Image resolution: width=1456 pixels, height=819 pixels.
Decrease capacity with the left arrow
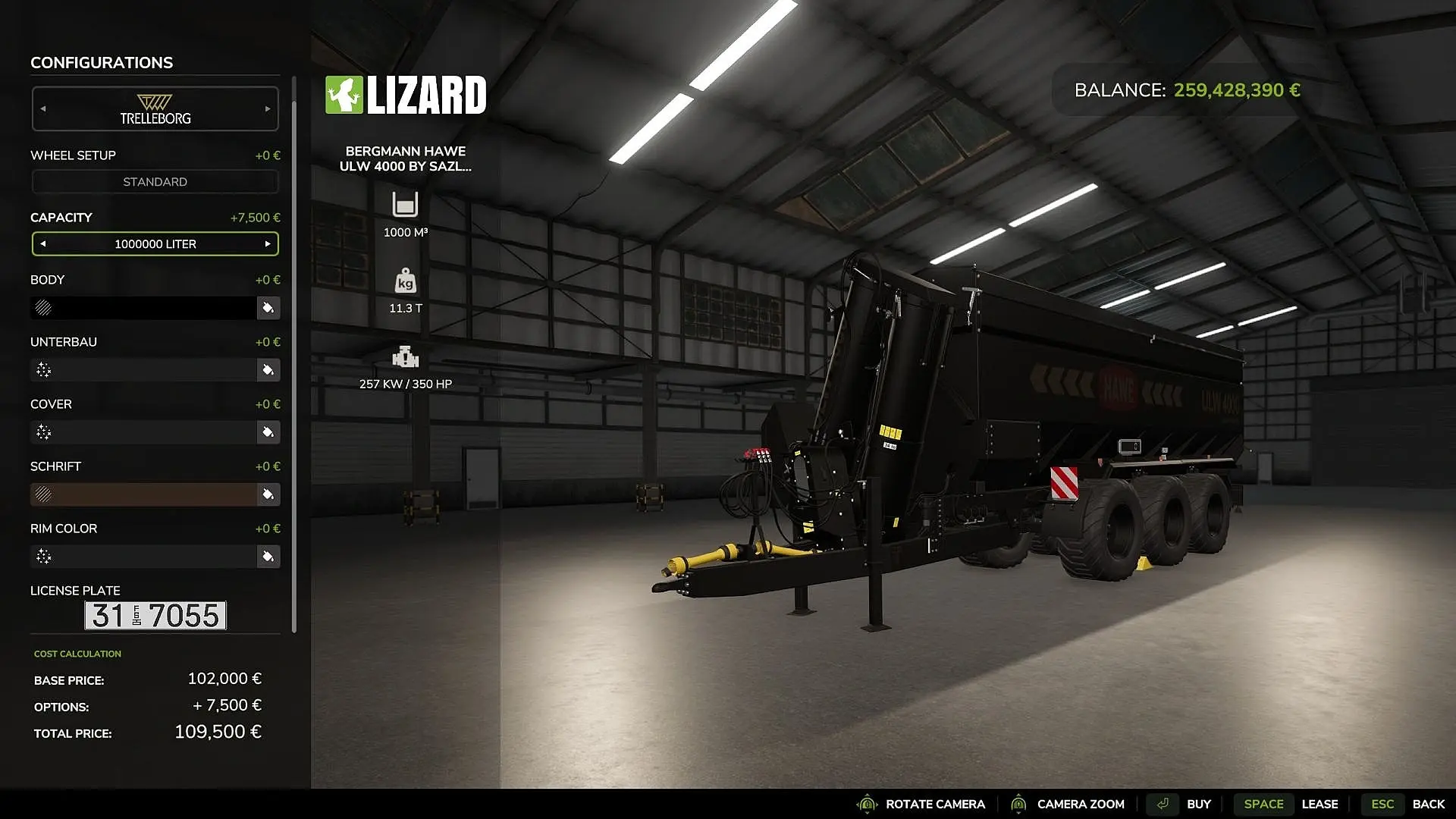pyautogui.click(x=43, y=244)
